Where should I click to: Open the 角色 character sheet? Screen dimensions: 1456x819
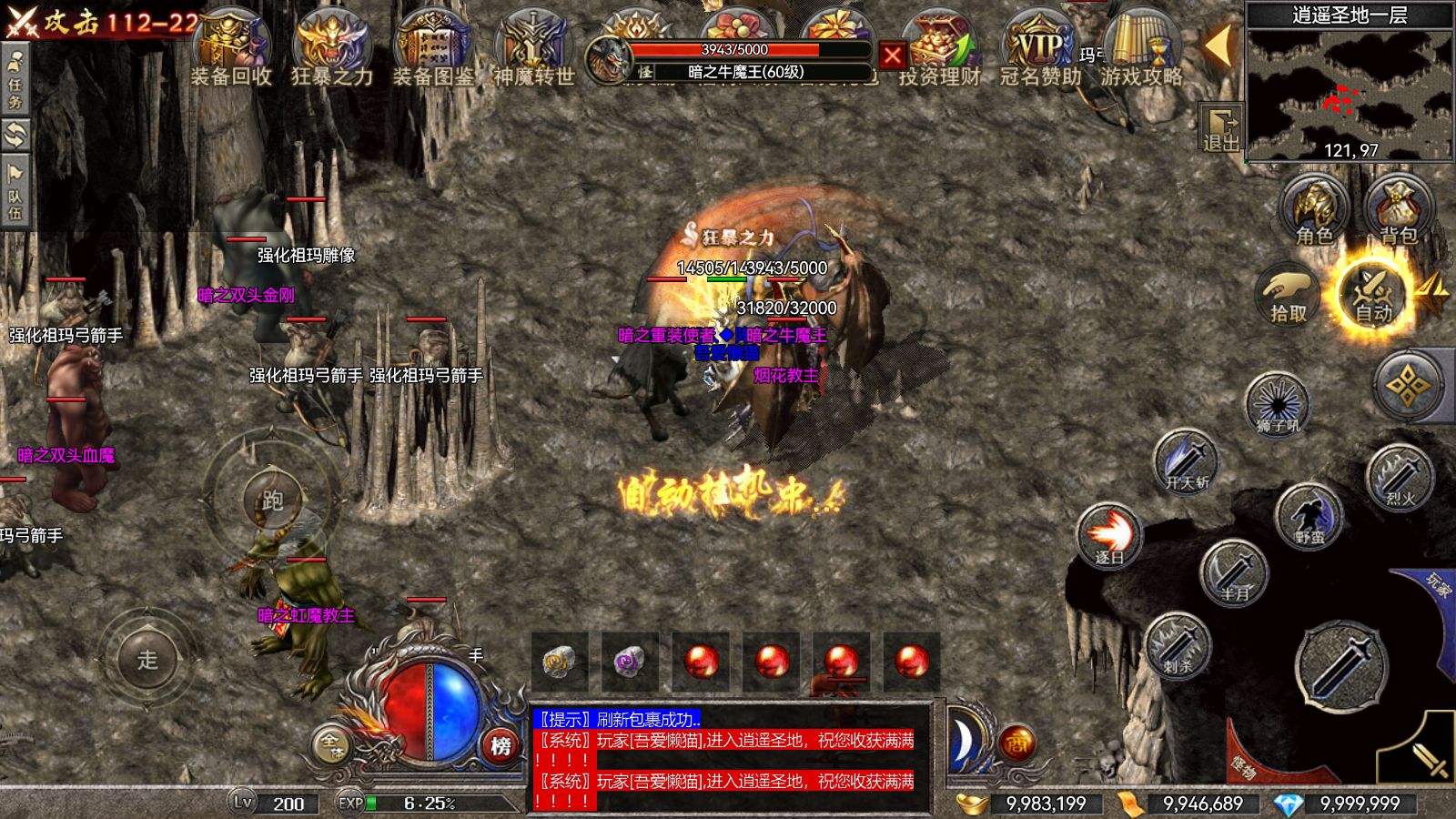pos(1314,211)
